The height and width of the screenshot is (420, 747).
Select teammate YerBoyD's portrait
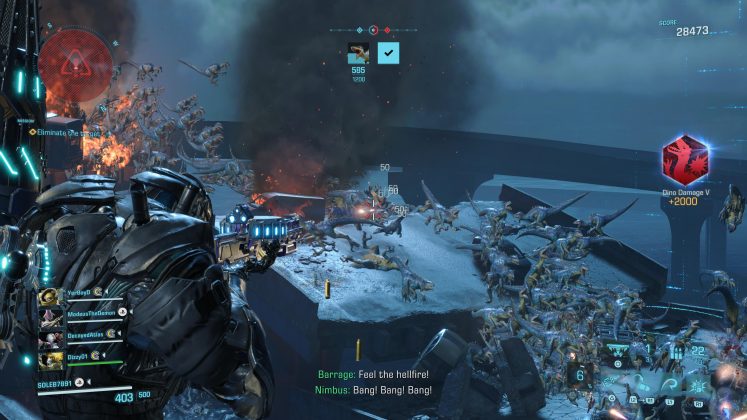pos(48,297)
